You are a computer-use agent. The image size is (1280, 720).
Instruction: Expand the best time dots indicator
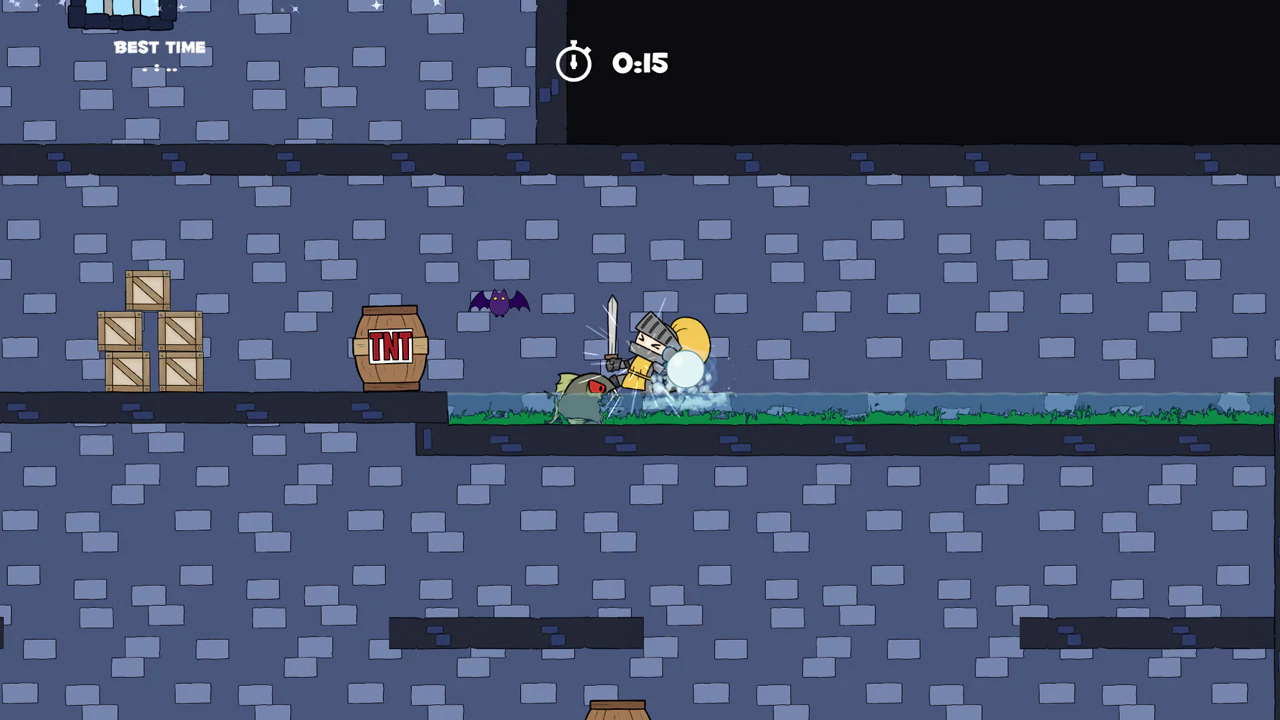click(x=158, y=69)
